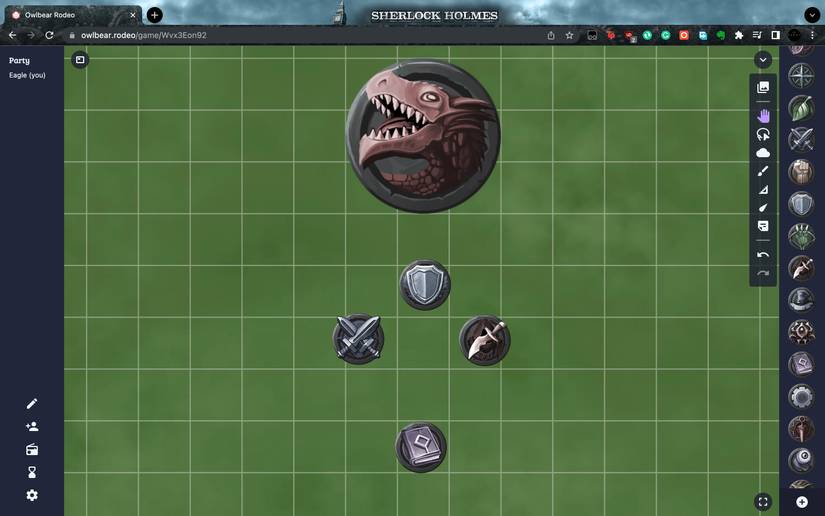Choose the pointer select tool
Screen dimensions: 825x516
[x=763, y=134]
